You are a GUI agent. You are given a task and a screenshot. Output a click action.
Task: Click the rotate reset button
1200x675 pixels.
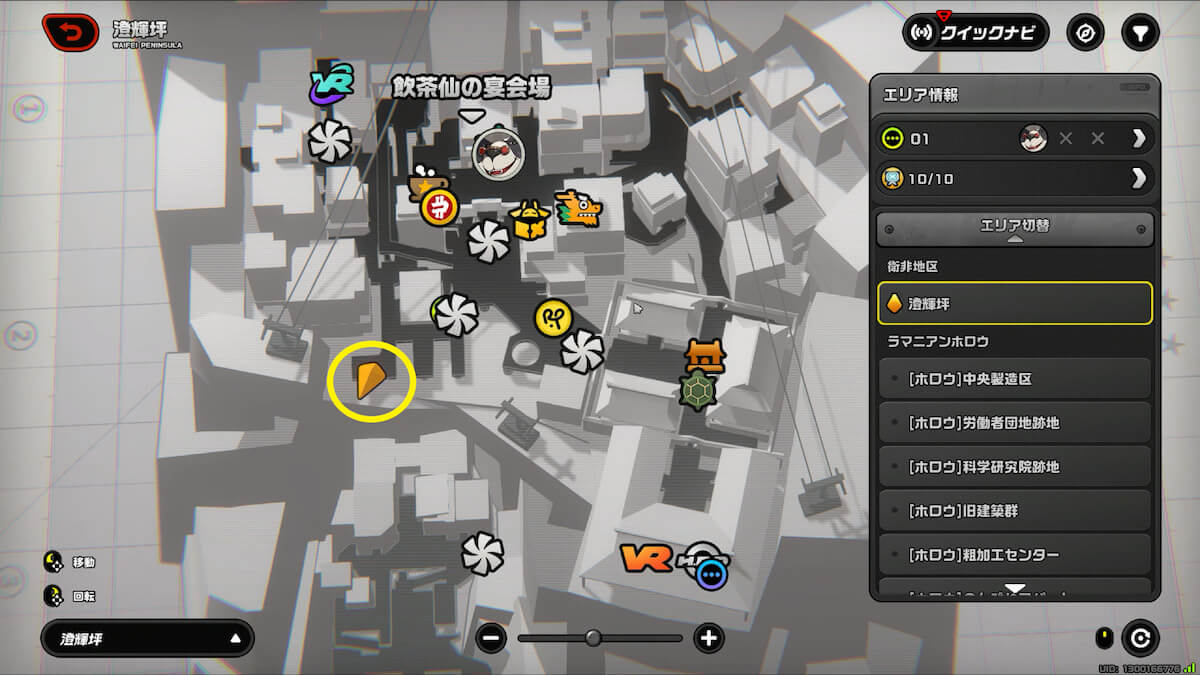point(1139,638)
